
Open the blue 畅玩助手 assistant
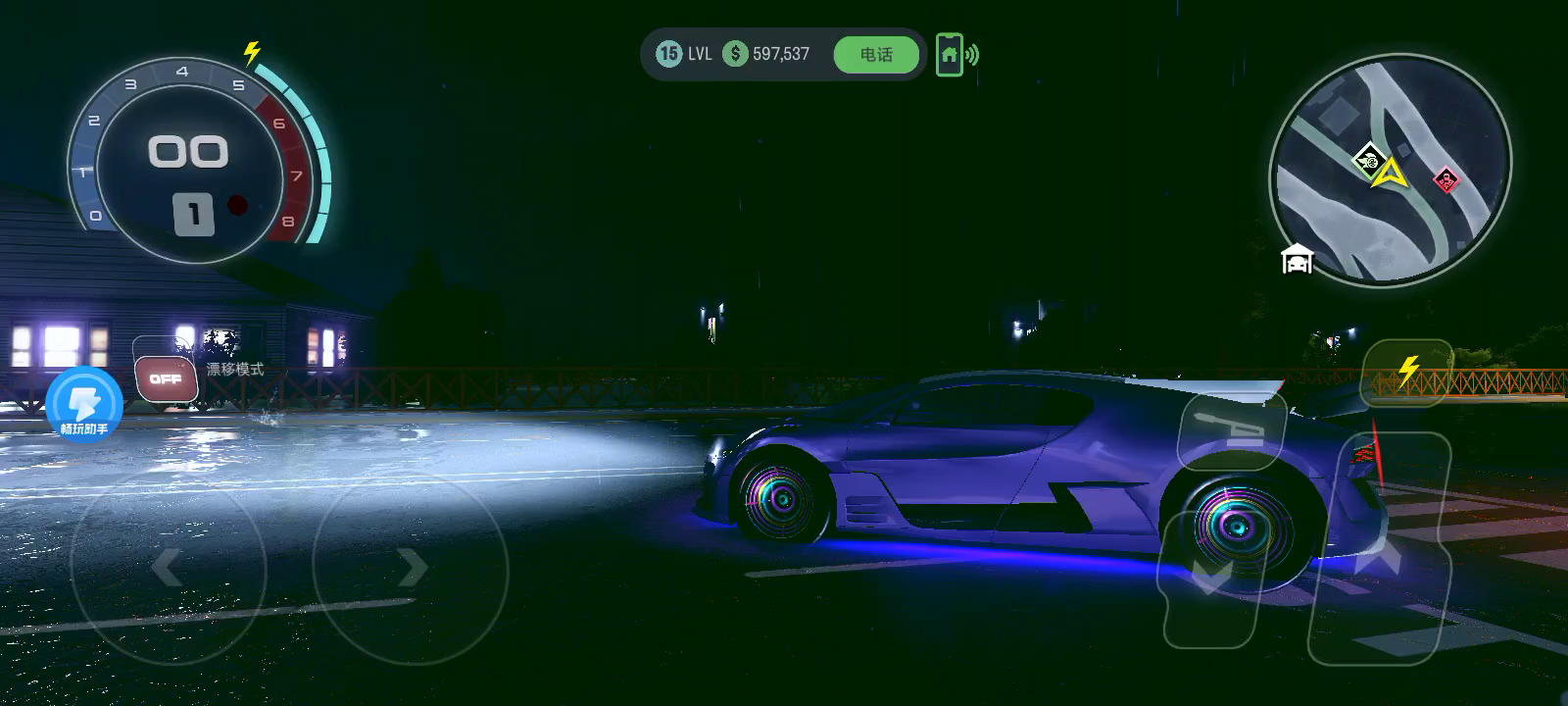pyautogui.click(x=84, y=403)
